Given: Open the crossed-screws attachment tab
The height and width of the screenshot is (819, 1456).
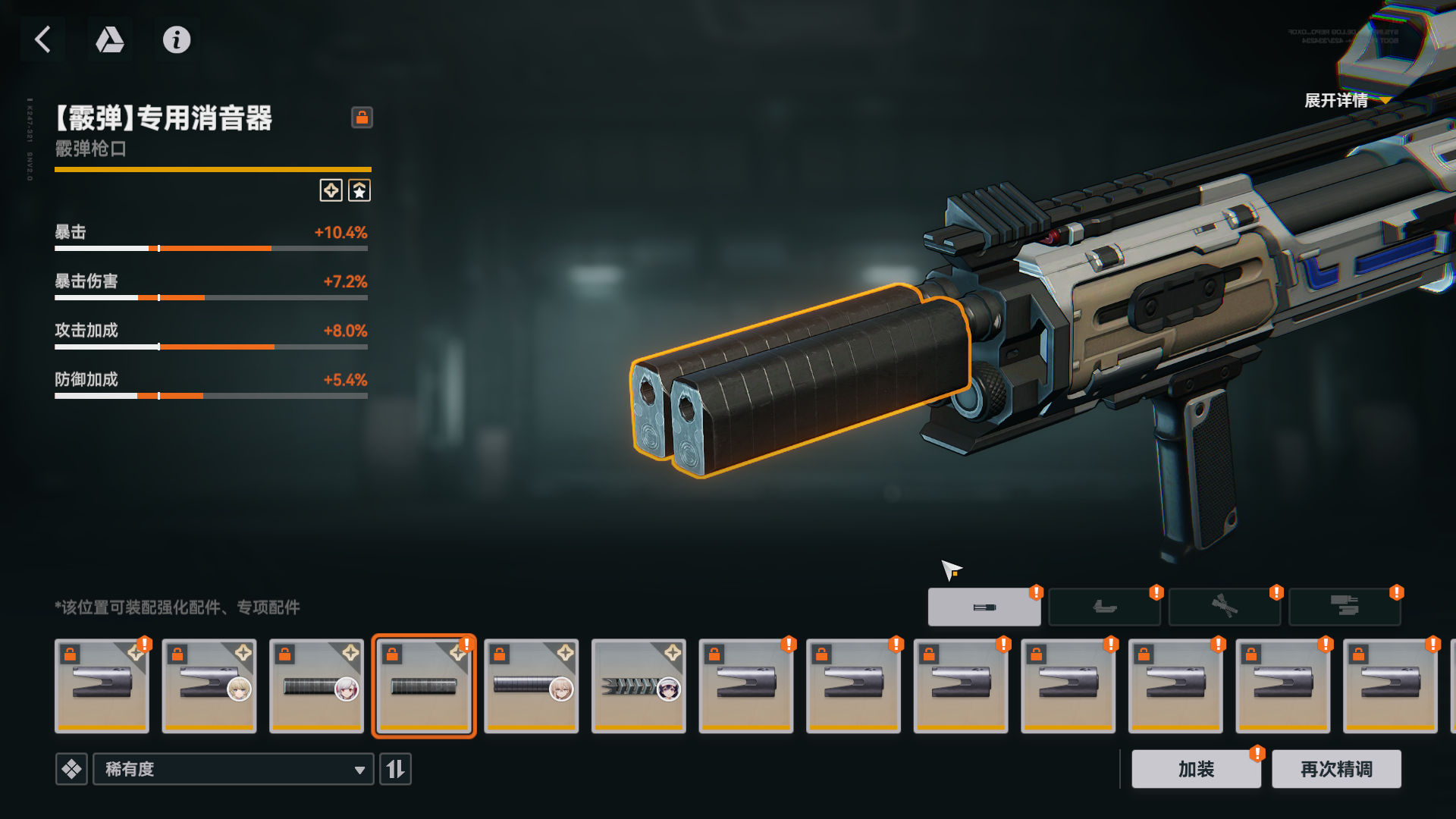Looking at the screenshot, I should (x=1224, y=607).
